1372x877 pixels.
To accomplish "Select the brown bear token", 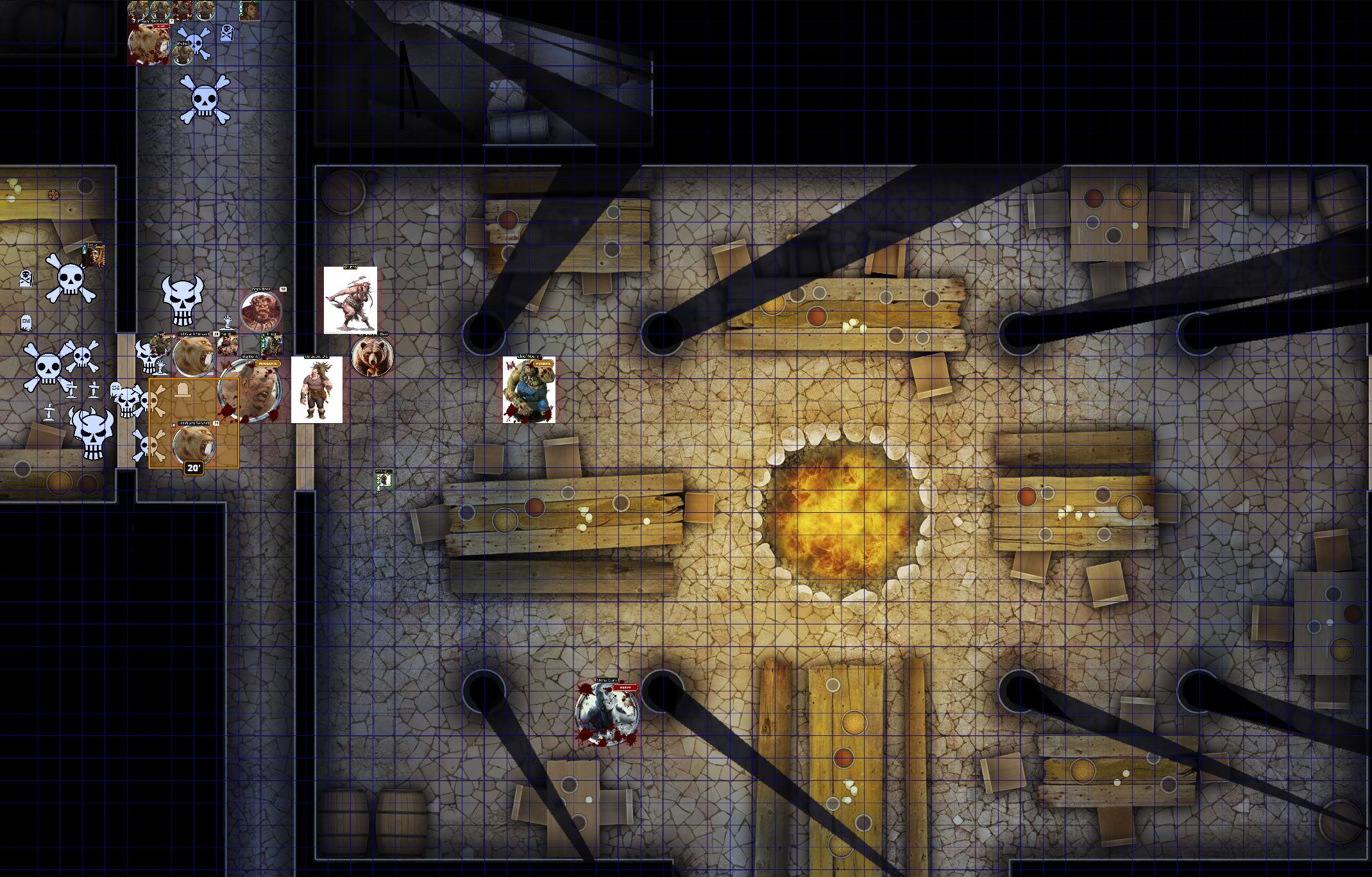I will point(372,356).
